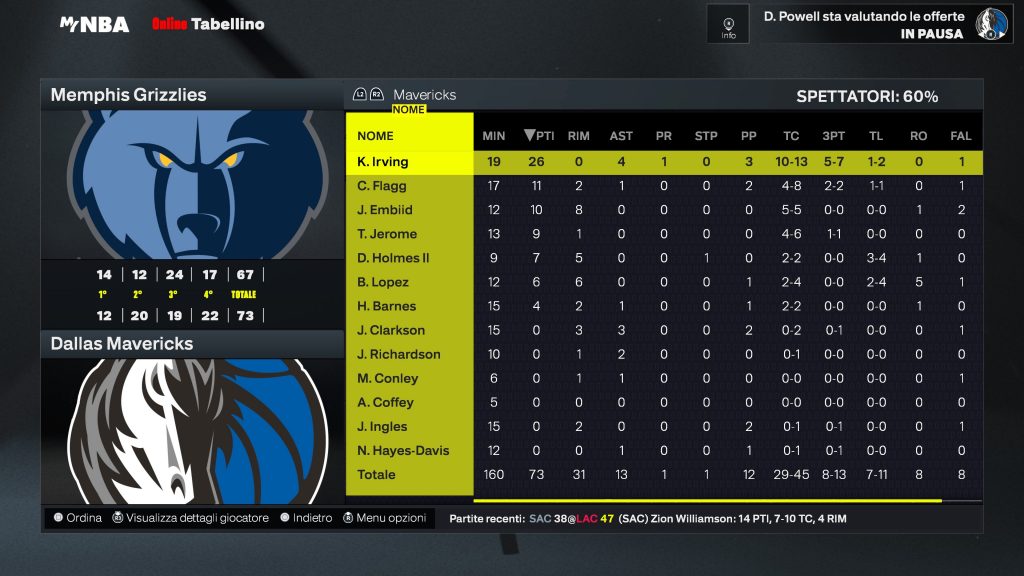Click the NOME column header

point(375,136)
